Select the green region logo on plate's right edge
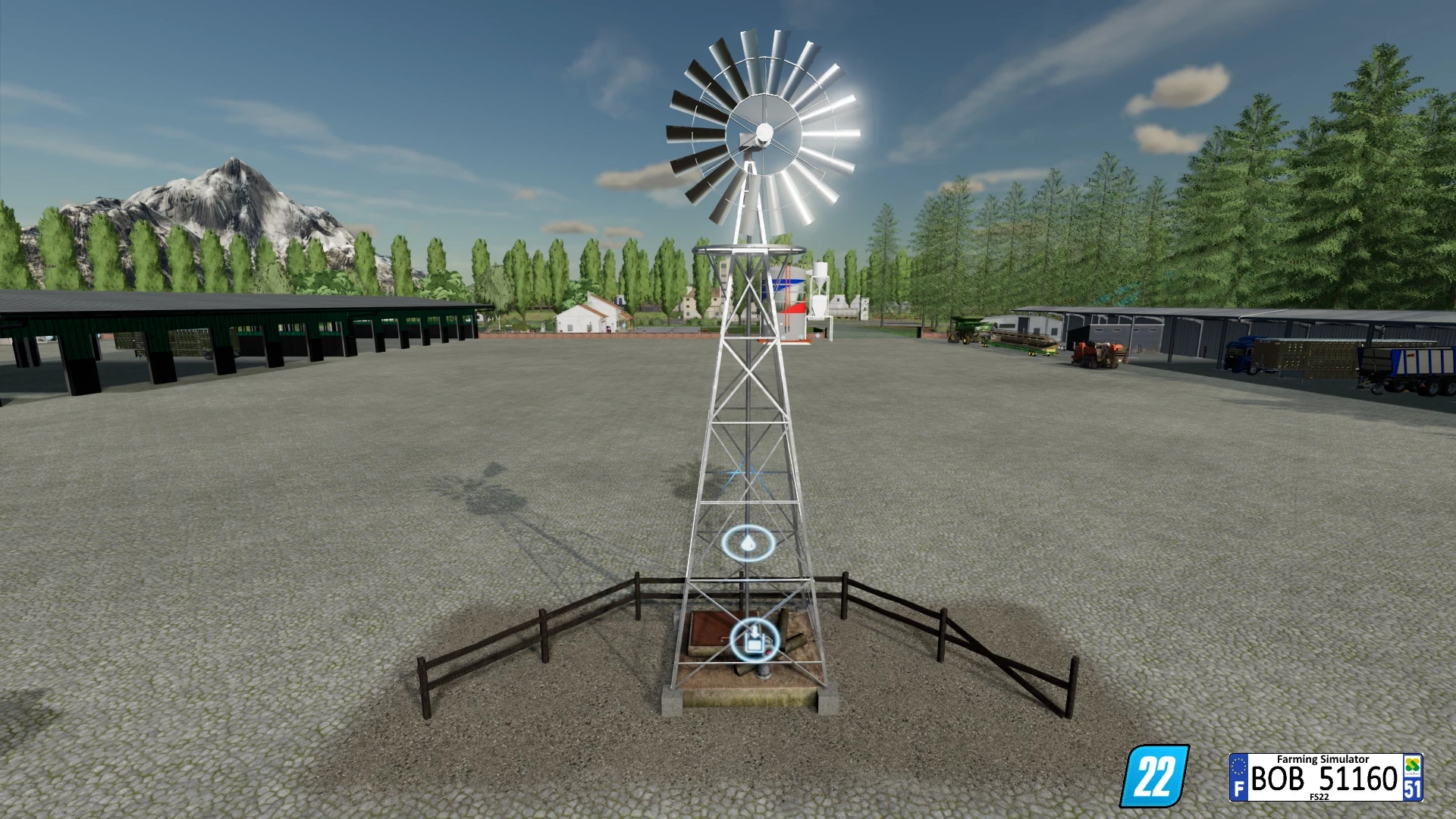The image size is (1456, 819). [1412, 765]
